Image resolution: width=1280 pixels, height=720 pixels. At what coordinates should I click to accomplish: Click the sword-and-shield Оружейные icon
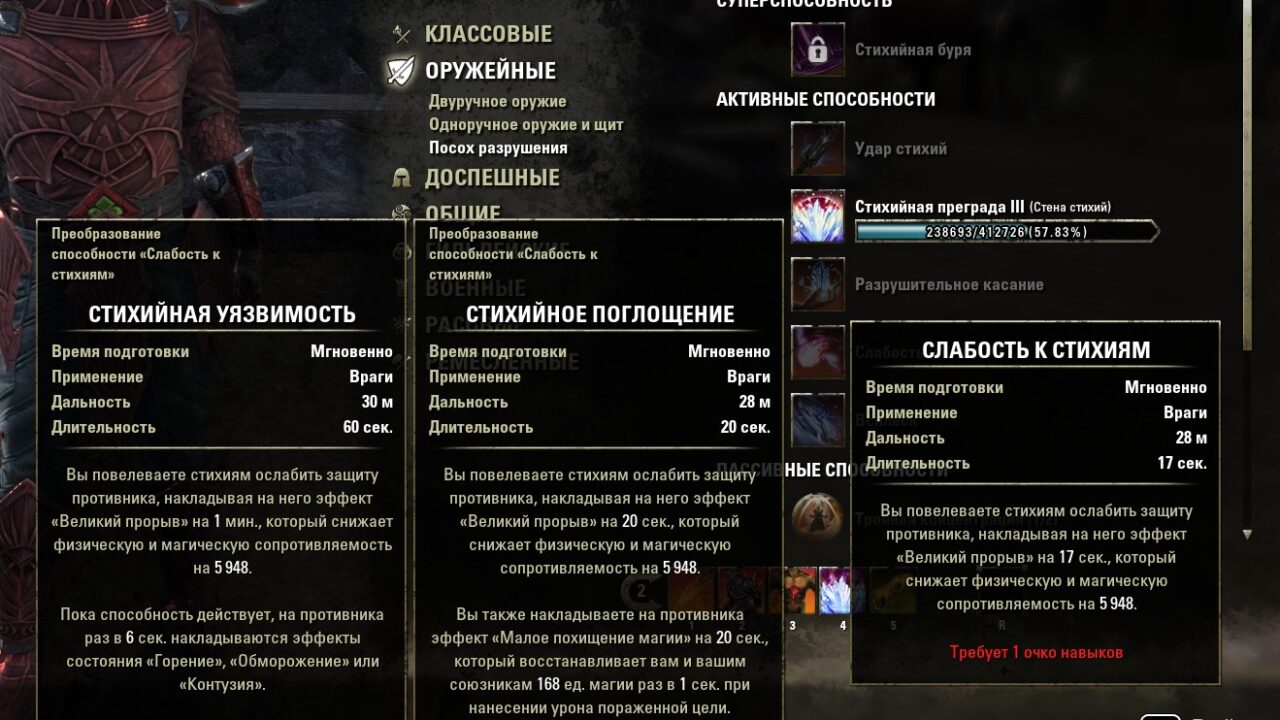pyautogui.click(x=399, y=70)
